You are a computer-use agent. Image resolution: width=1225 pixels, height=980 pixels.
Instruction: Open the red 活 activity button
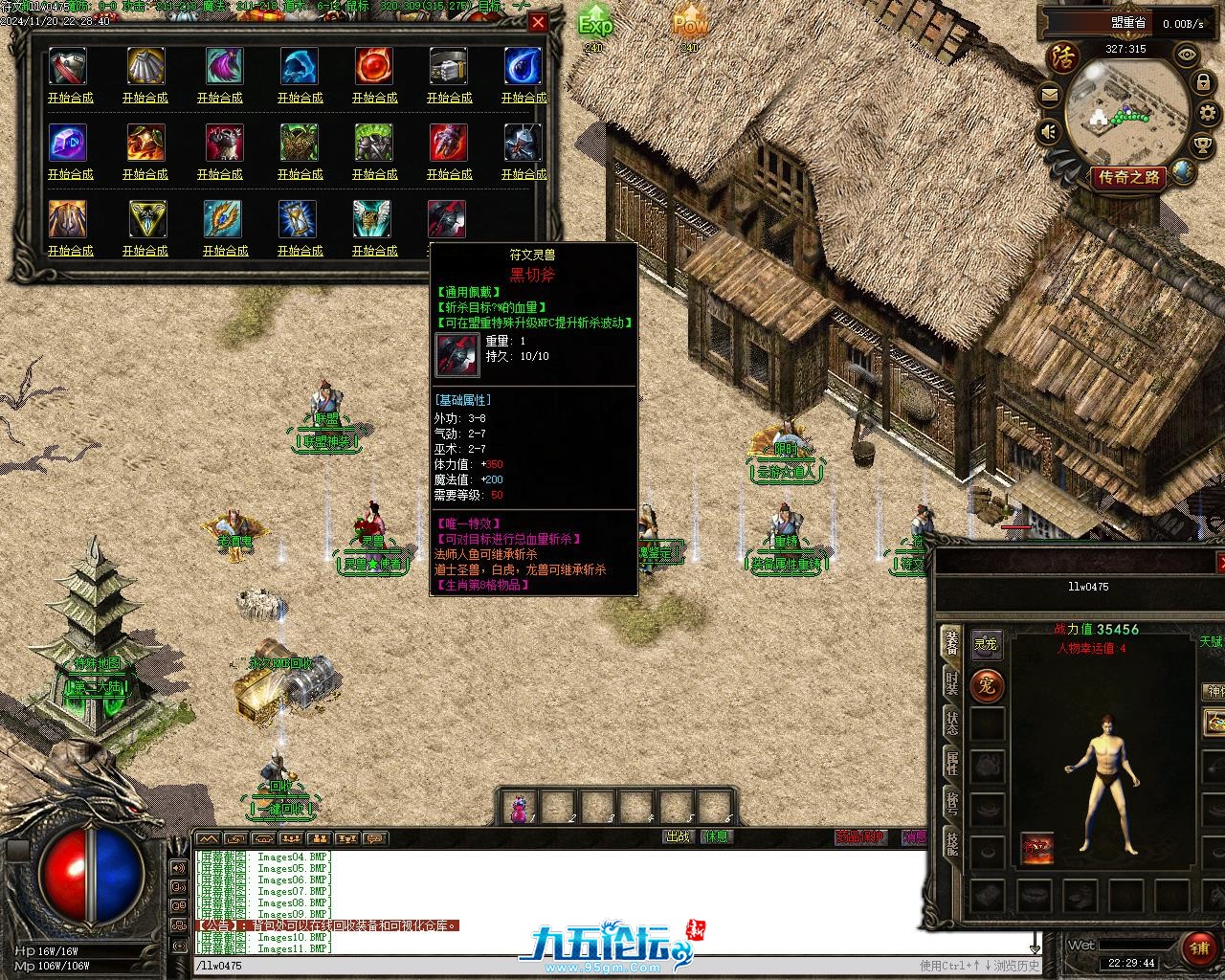[x=1061, y=56]
